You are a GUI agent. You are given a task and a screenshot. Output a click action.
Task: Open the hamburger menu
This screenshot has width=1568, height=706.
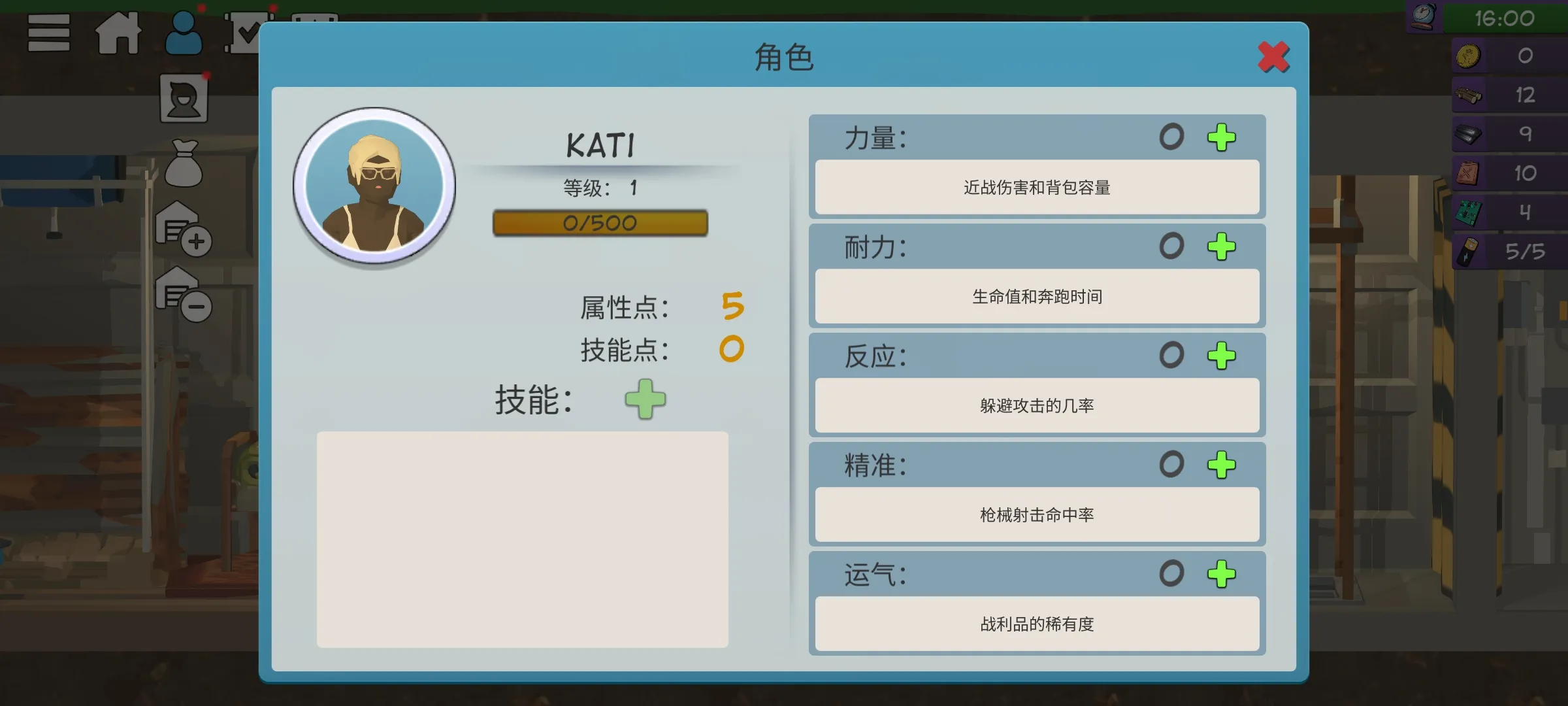click(x=48, y=34)
